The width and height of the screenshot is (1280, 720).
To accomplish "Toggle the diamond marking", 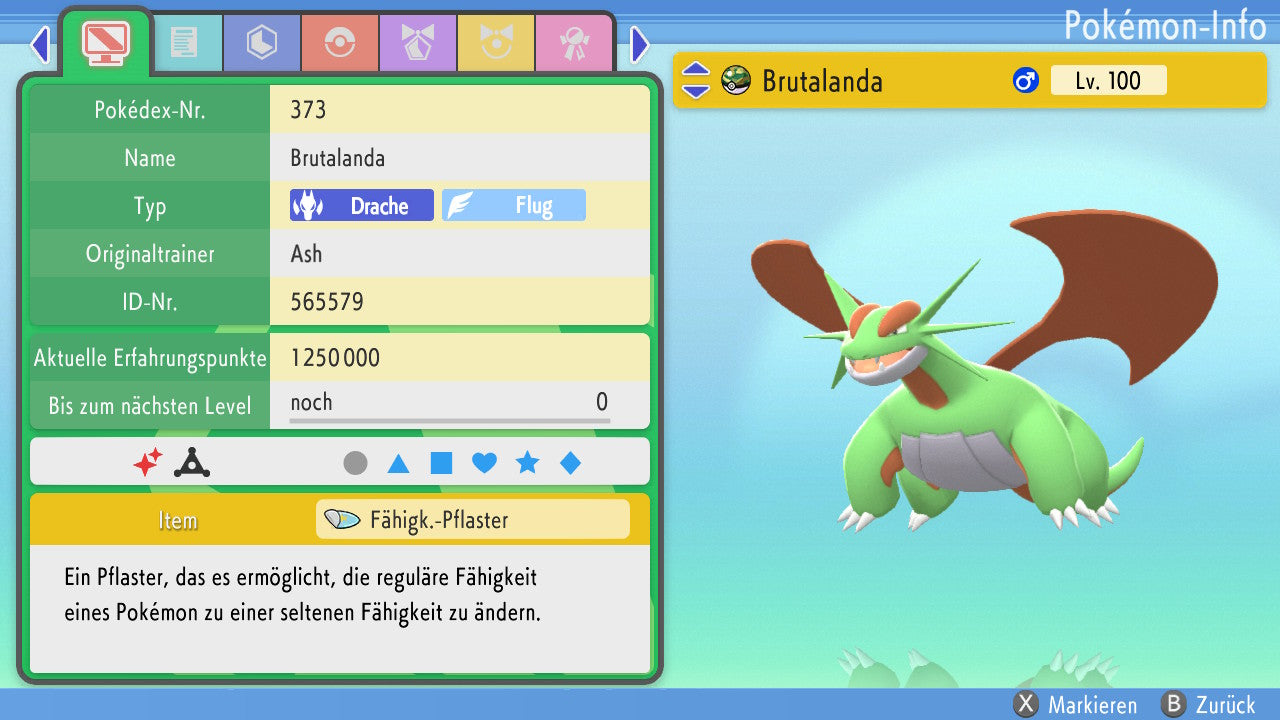I will pyautogui.click(x=570, y=463).
